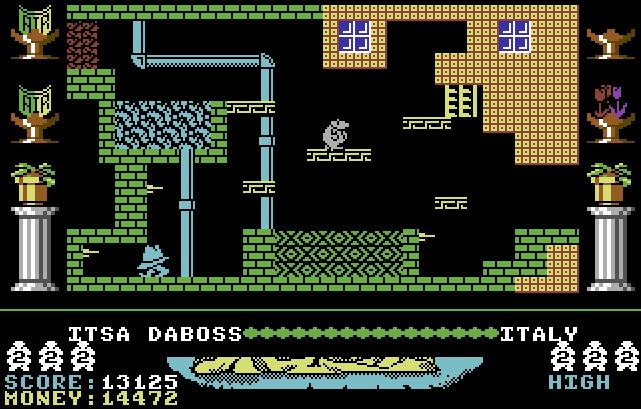This screenshot has height=409, width=641.
Task: Select the purple tulip item on its stand
Action: (609, 112)
